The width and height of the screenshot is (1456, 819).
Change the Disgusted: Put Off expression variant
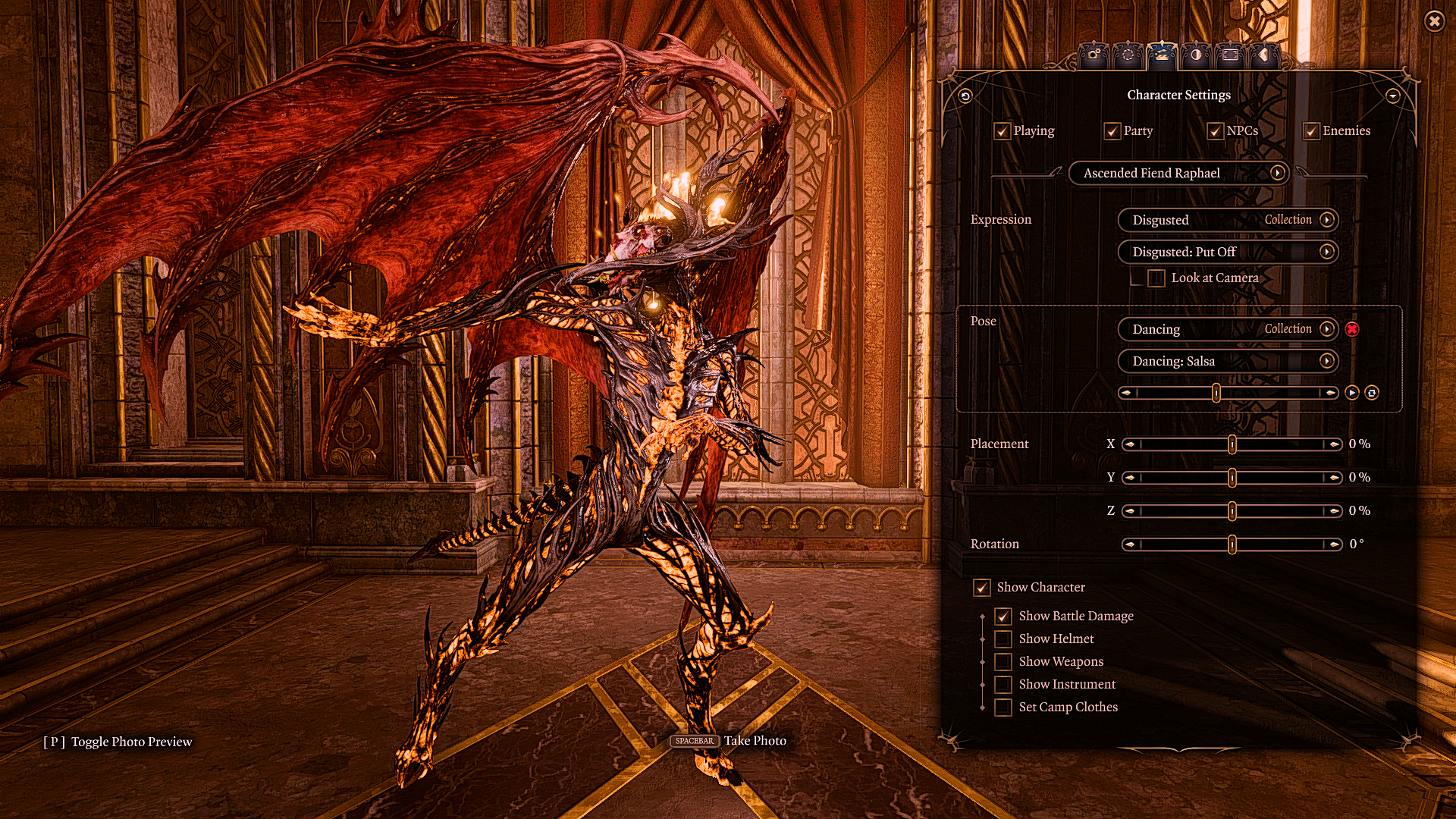point(1228,252)
